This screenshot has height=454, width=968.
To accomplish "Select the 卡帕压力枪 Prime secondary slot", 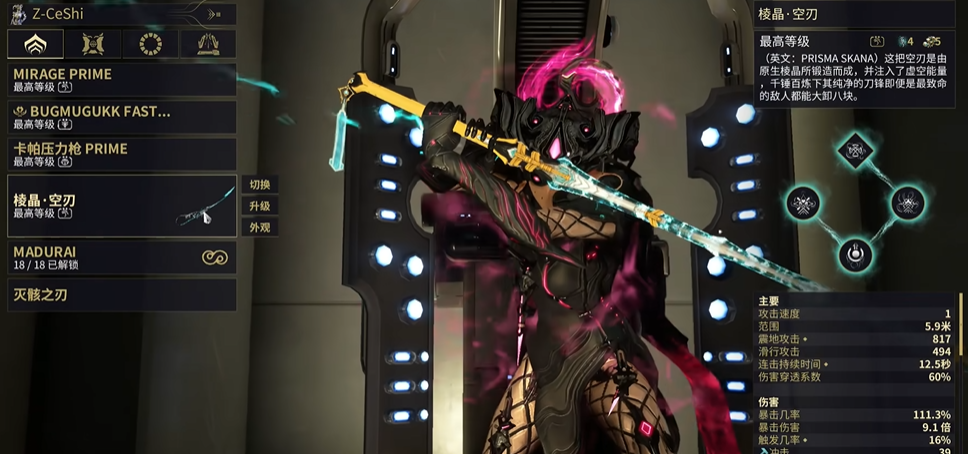I will (x=121, y=154).
